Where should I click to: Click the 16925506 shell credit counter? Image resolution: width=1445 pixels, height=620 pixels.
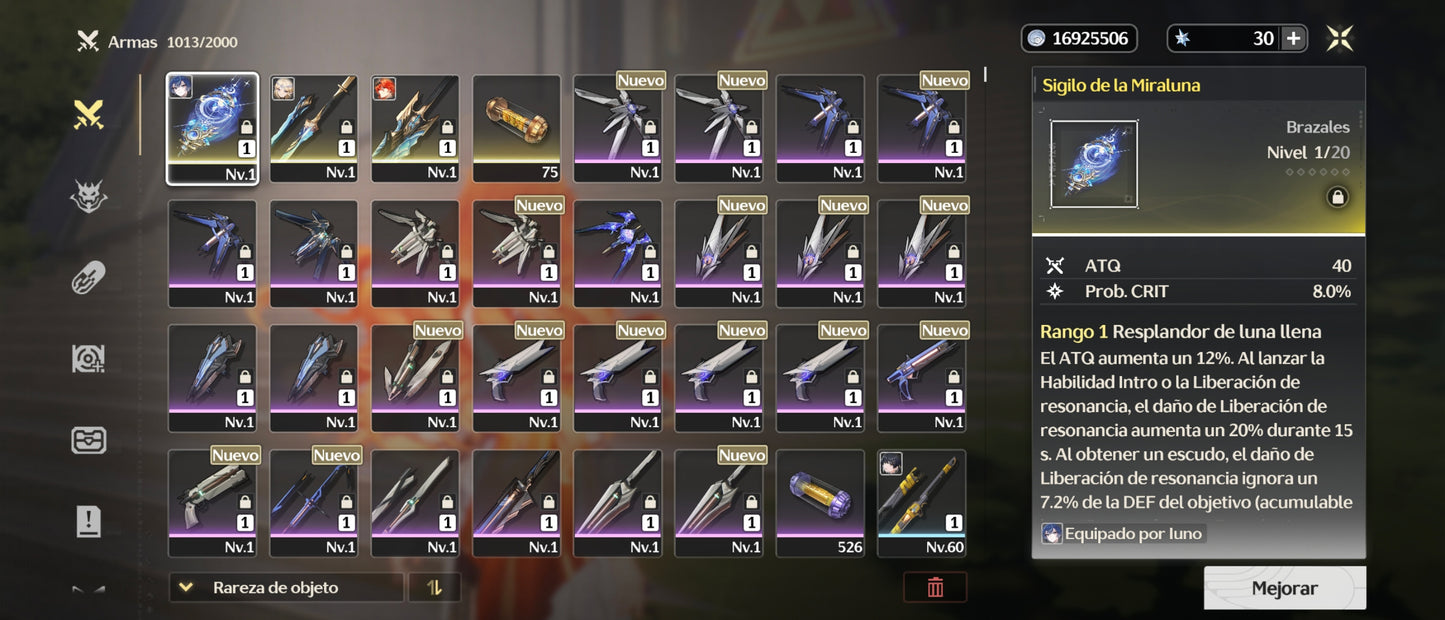(1079, 39)
